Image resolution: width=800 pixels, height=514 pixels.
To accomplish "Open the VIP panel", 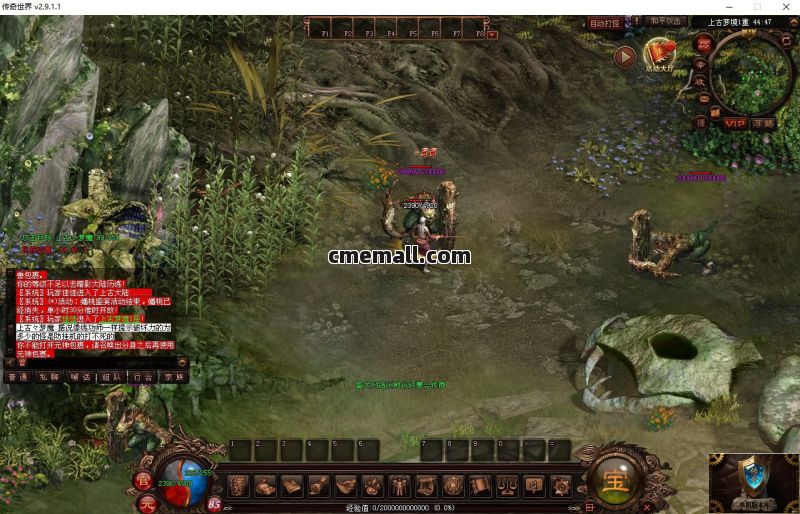I will [735, 122].
